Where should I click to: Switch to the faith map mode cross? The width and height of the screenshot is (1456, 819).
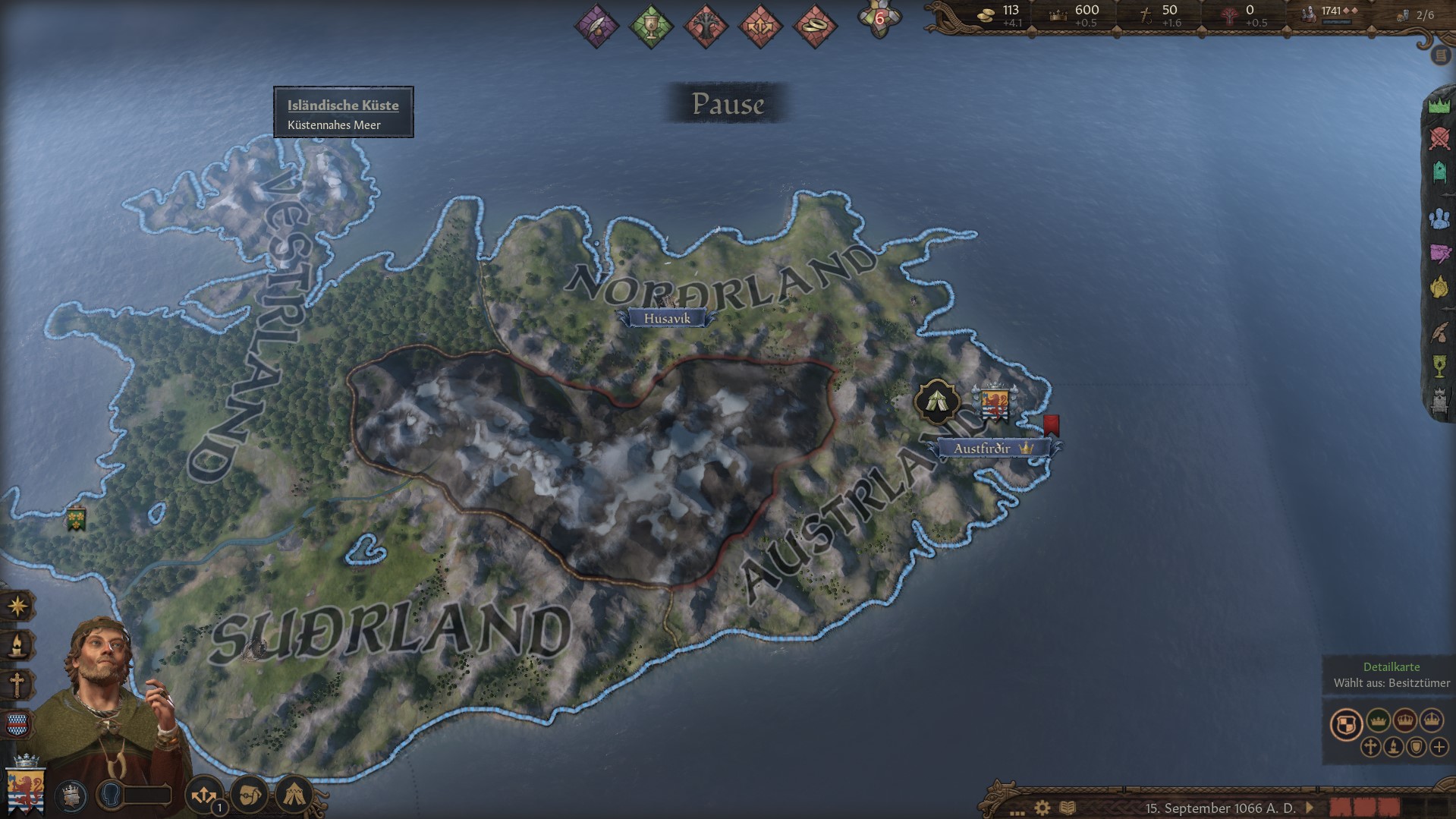pyautogui.click(x=1370, y=747)
